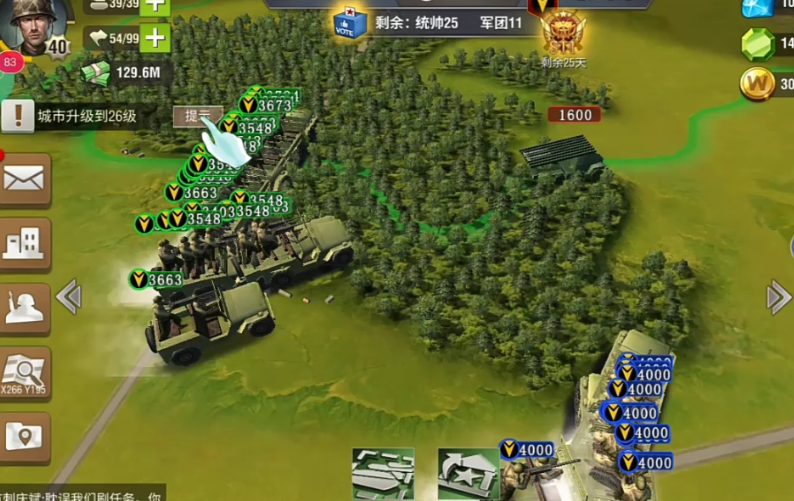This screenshot has height=501, width=794.
Task: Open the city buildings menu
Action: click(x=24, y=243)
